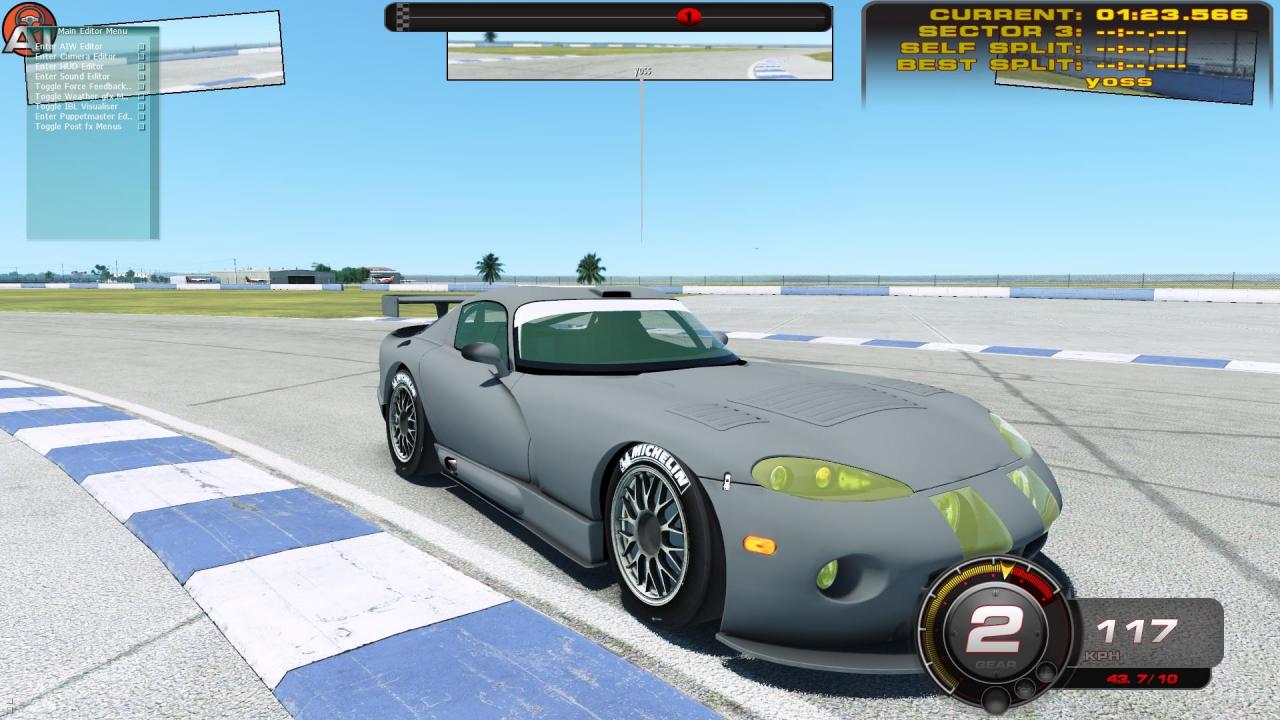
Task: Choose Enter Sound Editor
Action: tap(72, 77)
